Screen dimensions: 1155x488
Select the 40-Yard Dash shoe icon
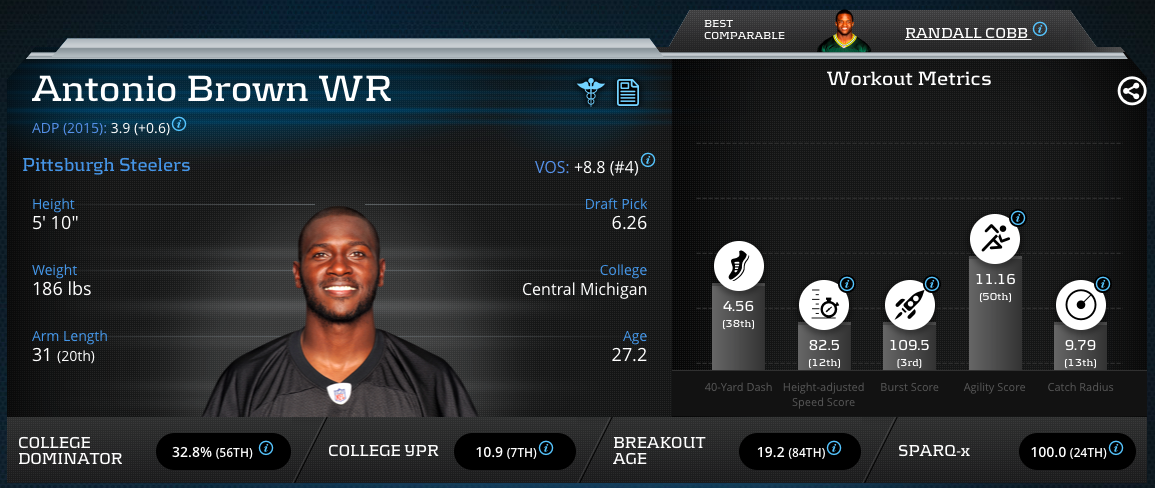738,266
